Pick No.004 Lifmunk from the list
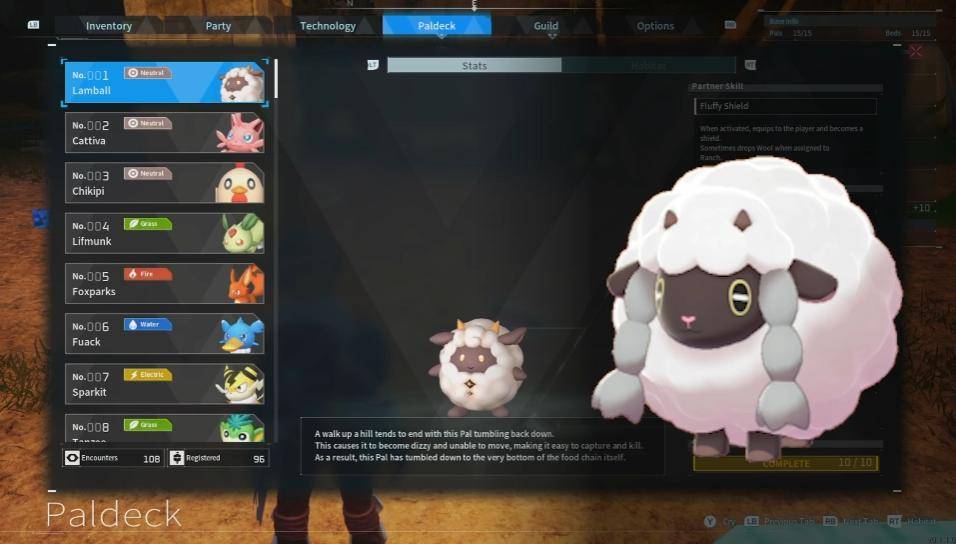Image resolution: width=956 pixels, height=544 pixels. (x=165, y=233)
